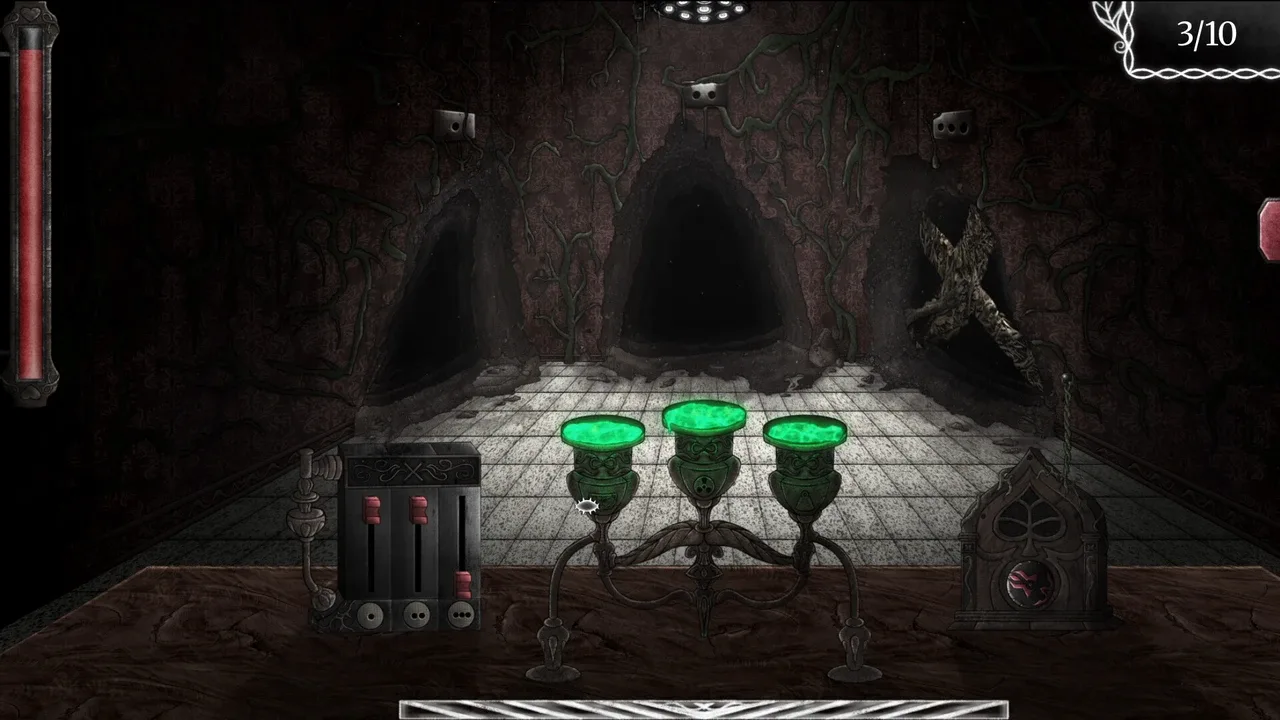
Task: Click the lowered red lever above the three-dot button
Action: pyautogui.click(x=463, y=585)
